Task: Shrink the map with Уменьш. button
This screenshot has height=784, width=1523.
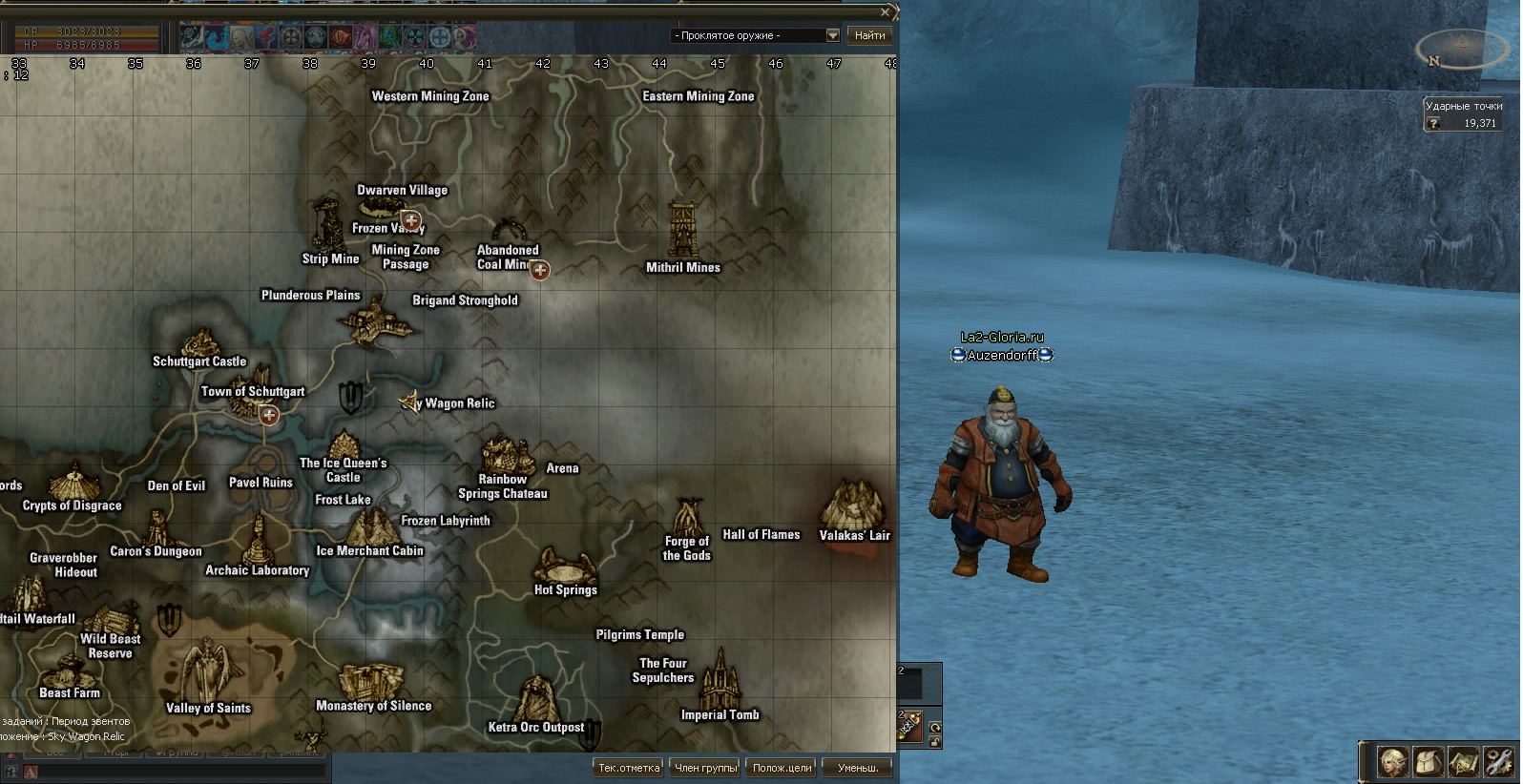Action: [858, 767]
